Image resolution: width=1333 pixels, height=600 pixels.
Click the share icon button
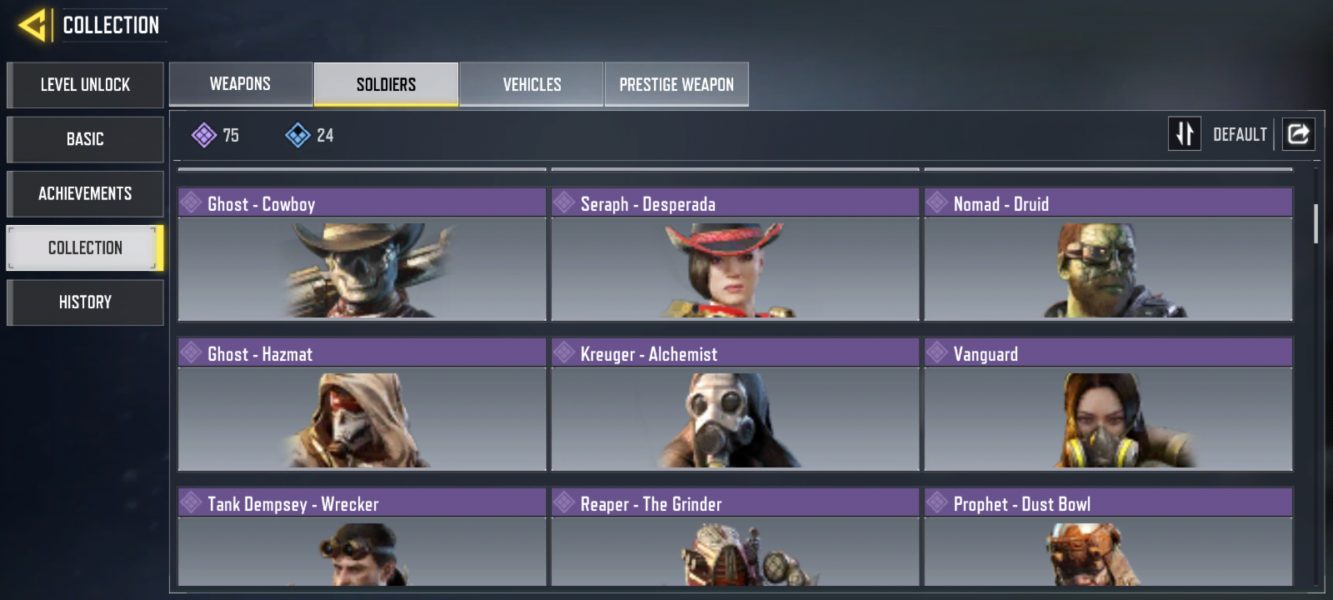pos(1298,134)
